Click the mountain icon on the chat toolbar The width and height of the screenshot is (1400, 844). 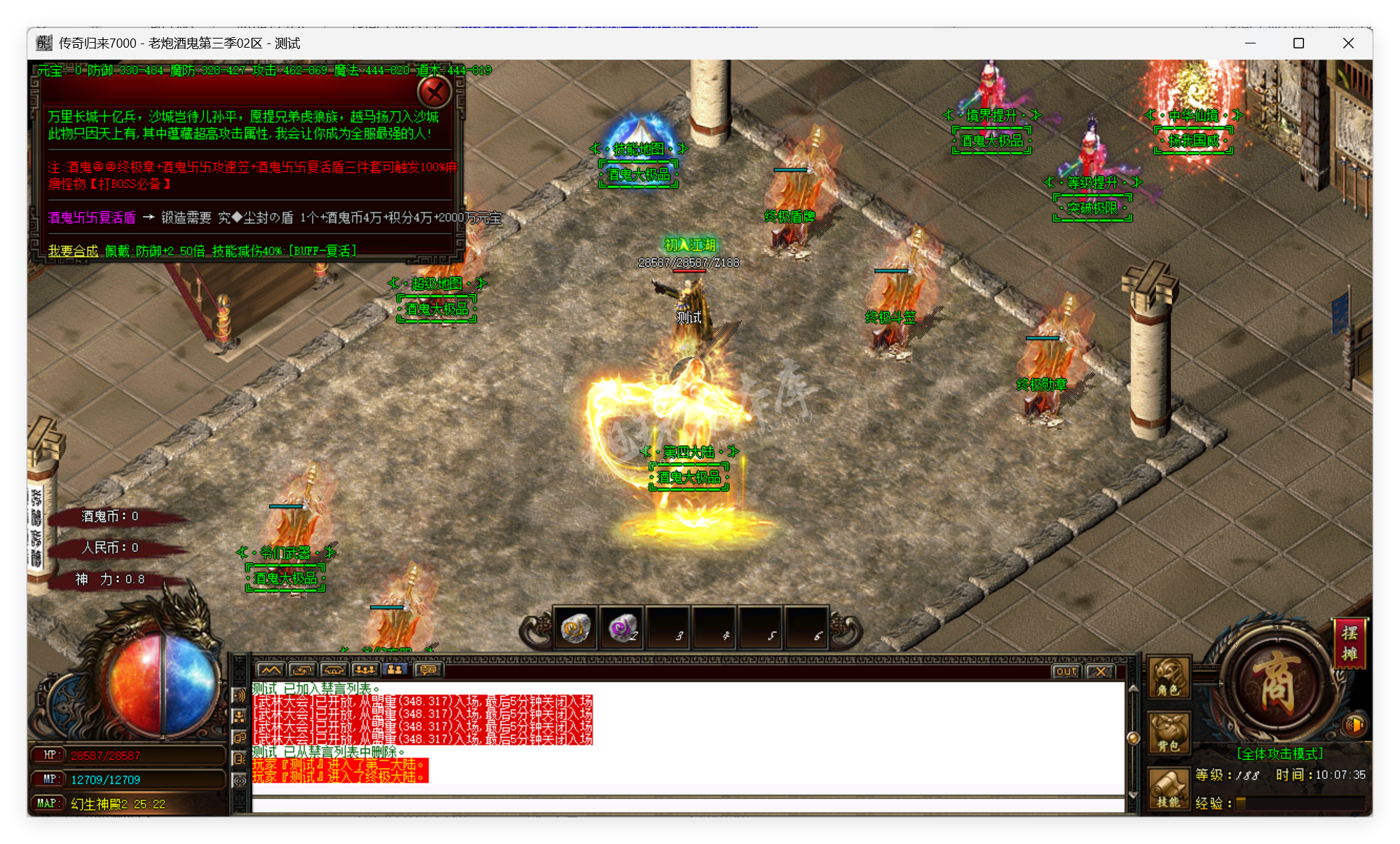[270, 669]
